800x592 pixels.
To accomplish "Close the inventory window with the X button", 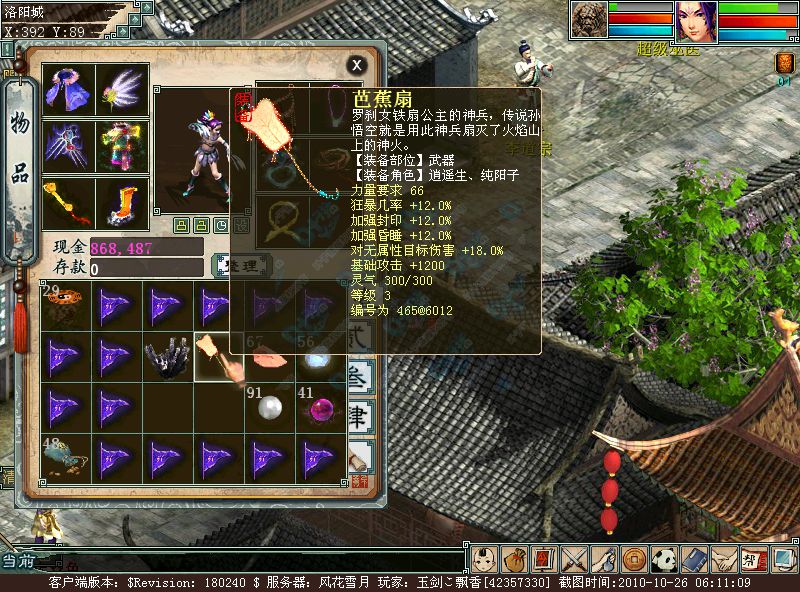I will pyautogui.click(x=356, y=66).
